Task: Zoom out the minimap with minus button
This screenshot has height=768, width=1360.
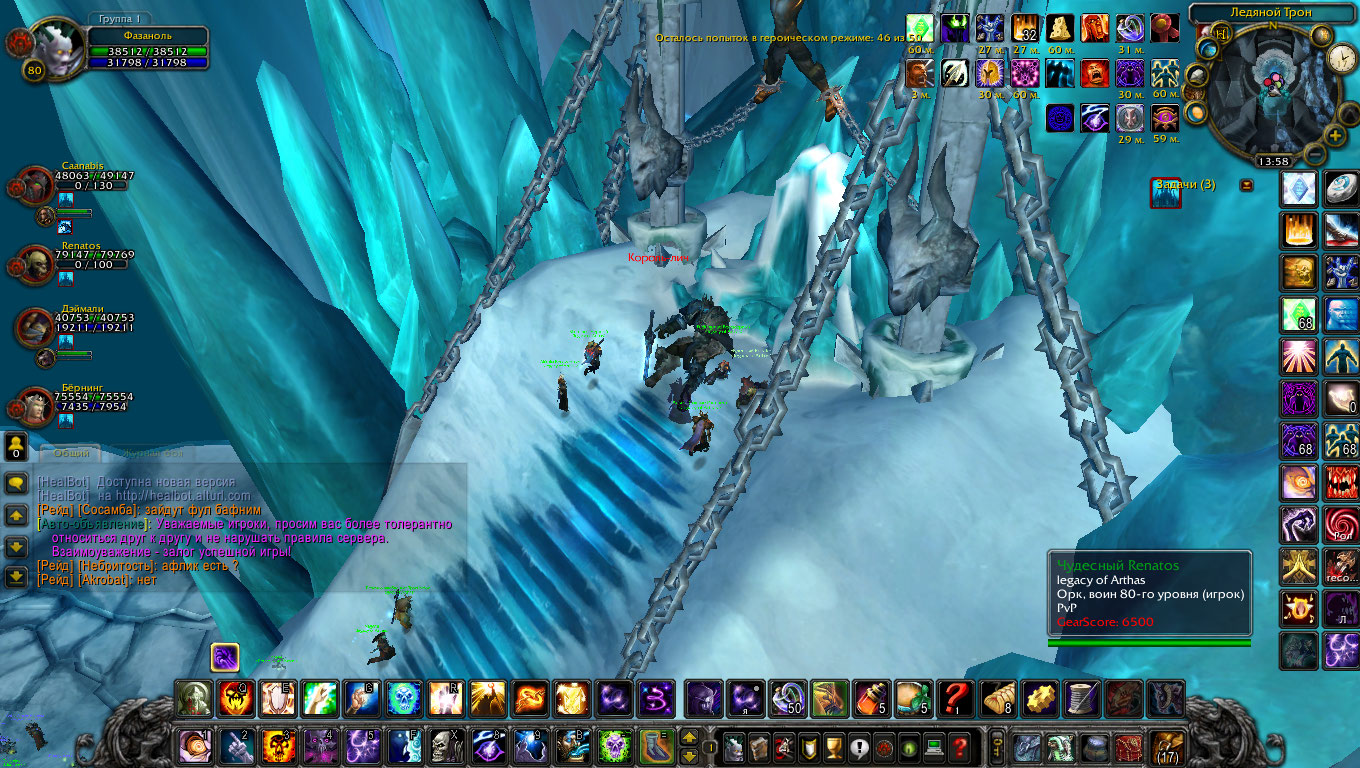Action: pos(1315,154)
